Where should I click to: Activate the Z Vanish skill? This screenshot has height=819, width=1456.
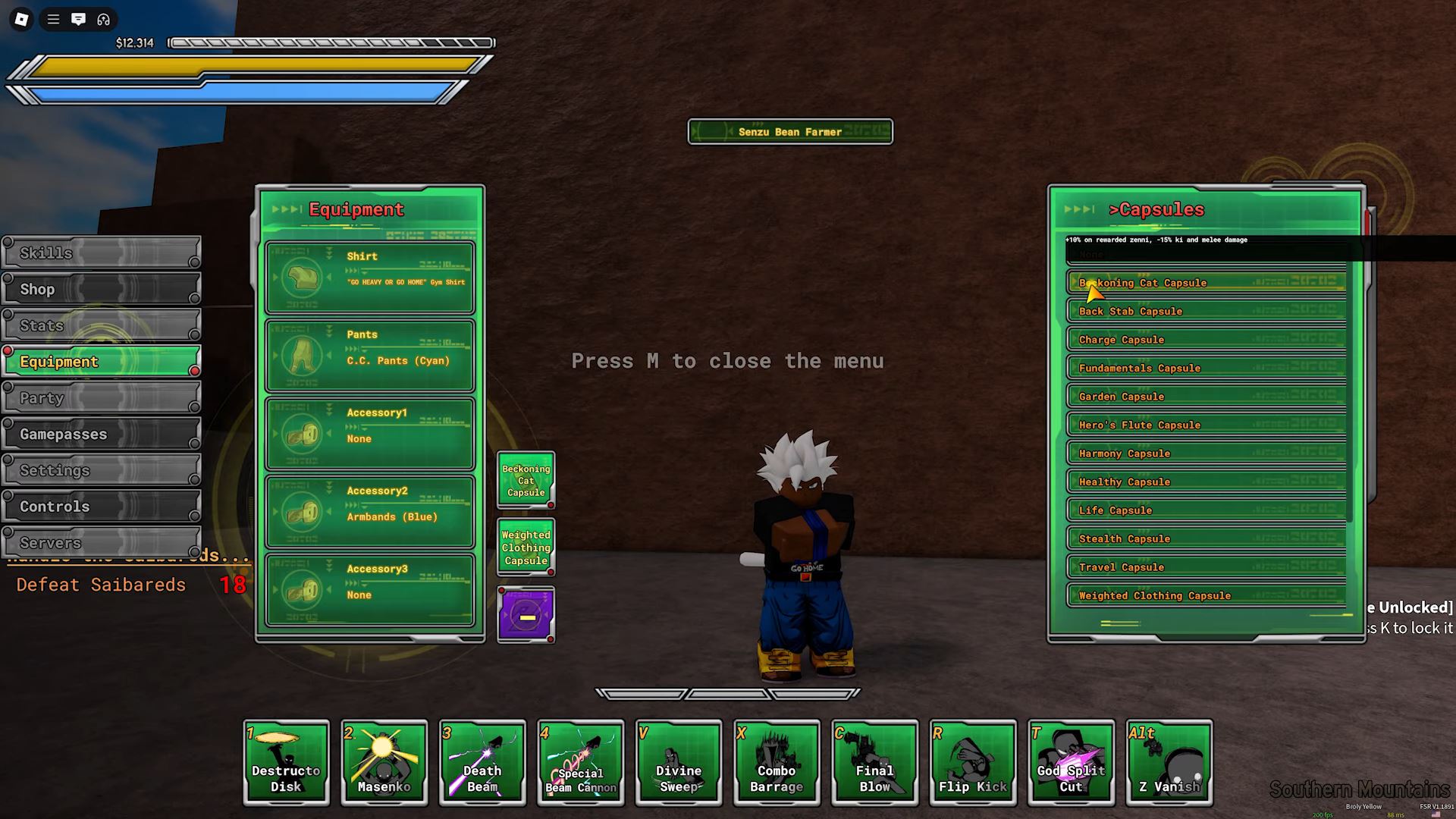pos(1169,762)
